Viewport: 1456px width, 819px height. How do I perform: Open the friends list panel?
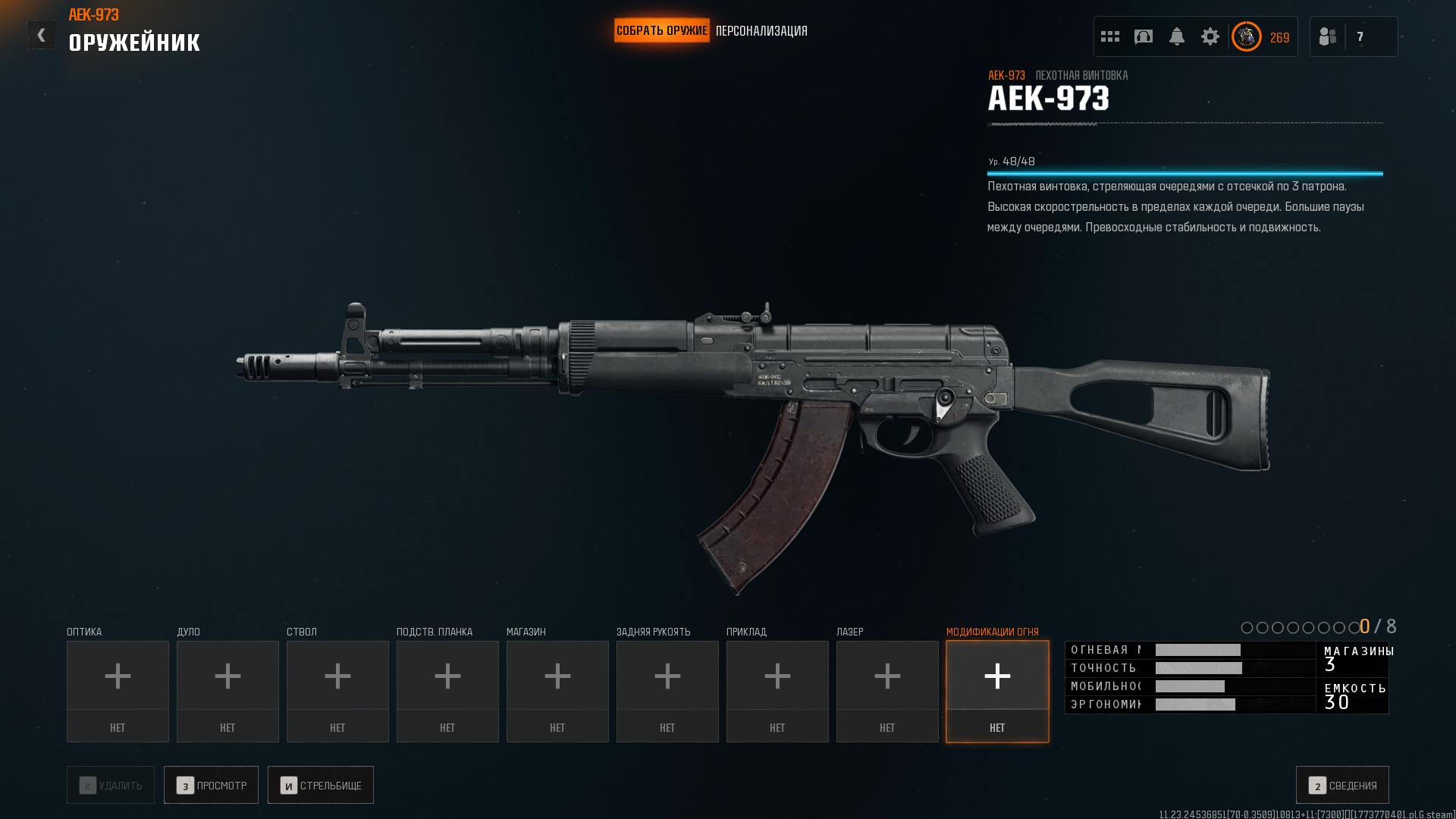tap(1353, 36)
